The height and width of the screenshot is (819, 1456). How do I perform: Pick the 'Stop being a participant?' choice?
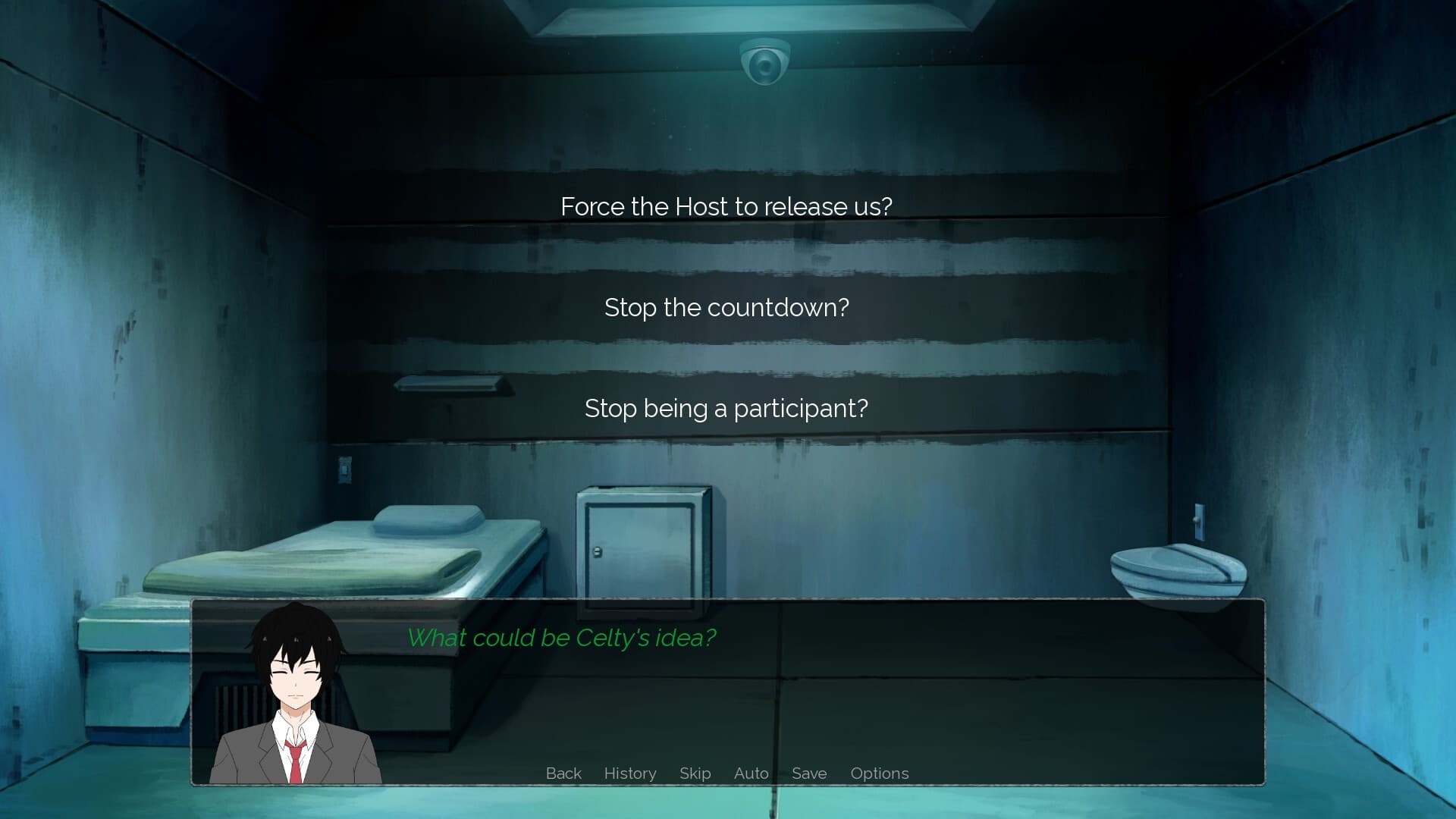(726, 407)
